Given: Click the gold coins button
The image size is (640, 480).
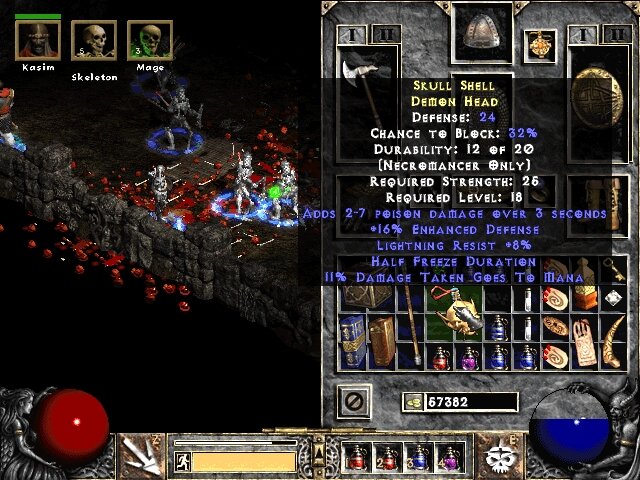Looking at the screenshot, I should click(x=410, y=402).
